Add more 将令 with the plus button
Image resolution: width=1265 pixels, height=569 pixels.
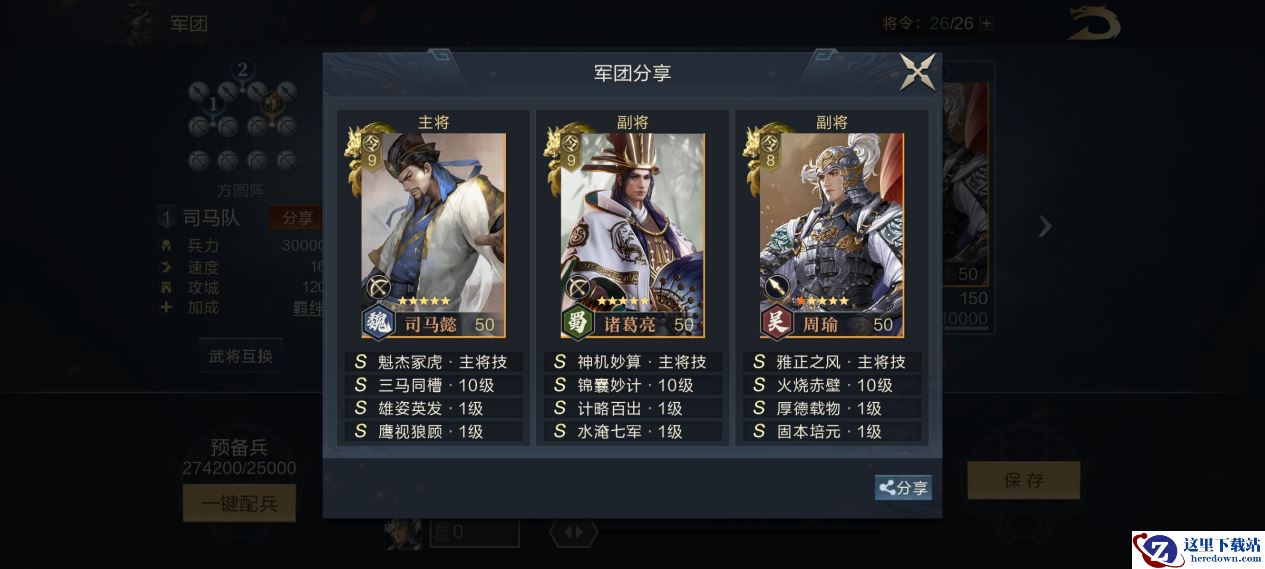point(987,23)
